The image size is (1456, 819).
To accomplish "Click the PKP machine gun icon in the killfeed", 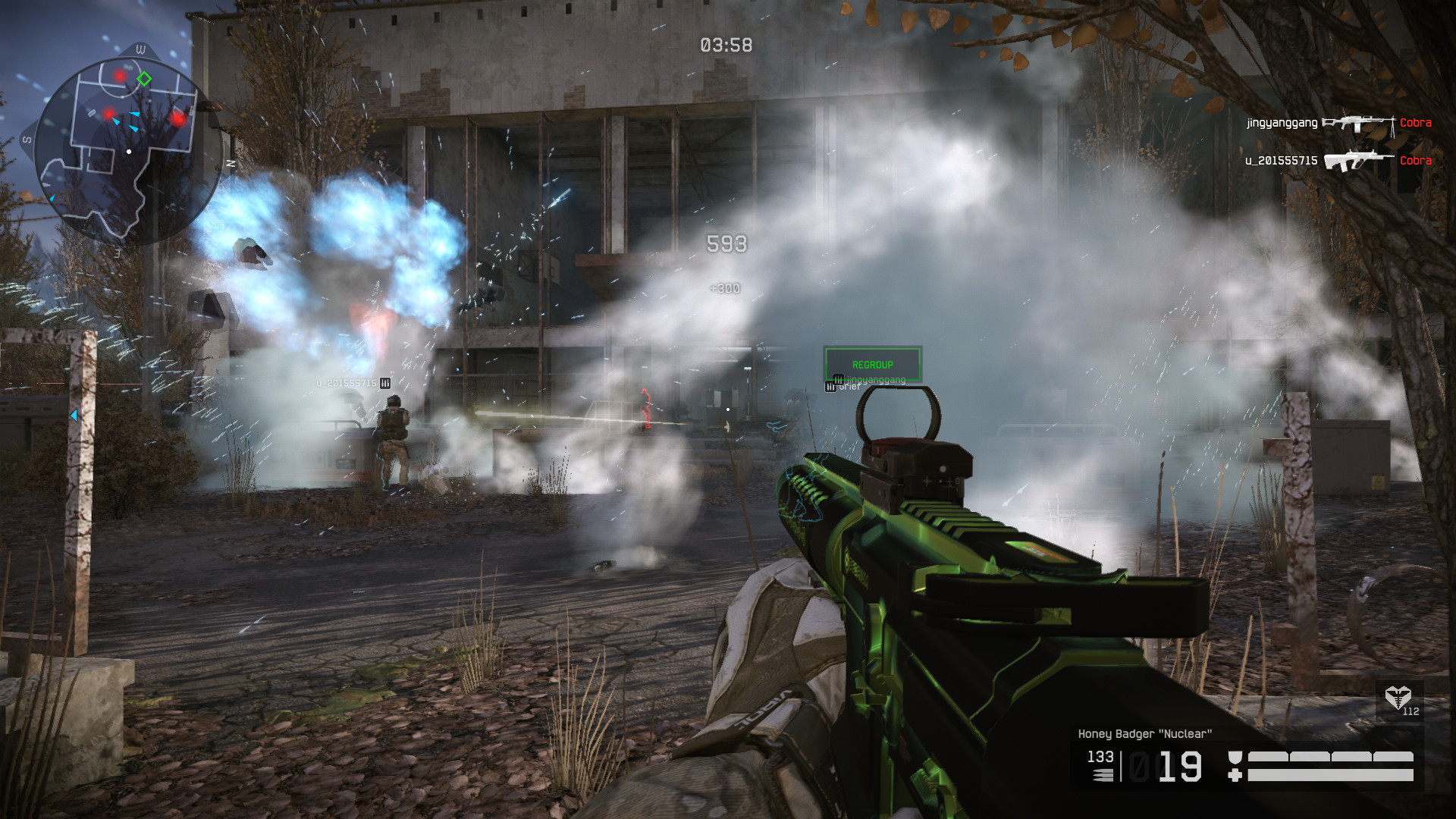I will click(1359, 123).
